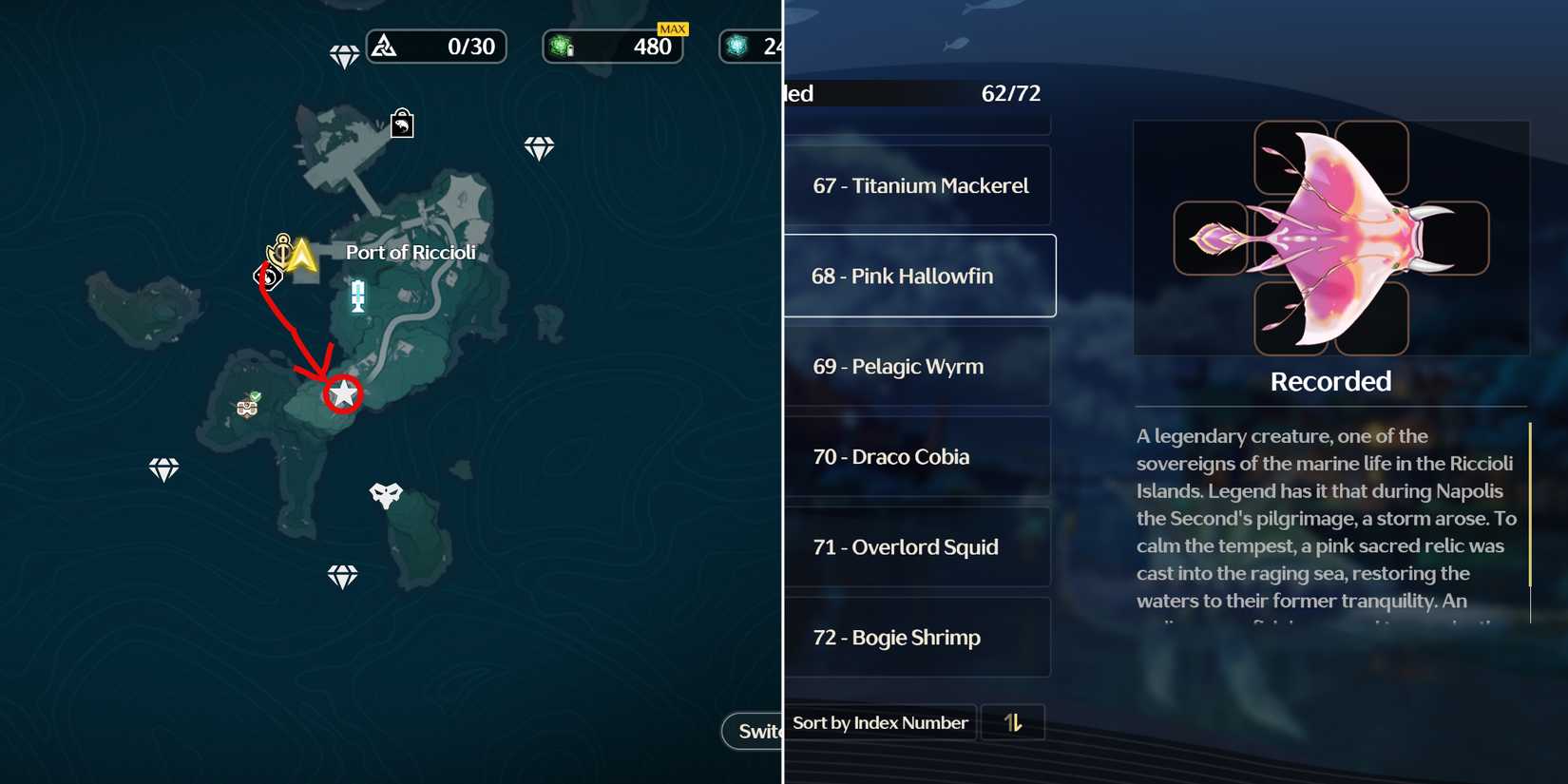This screenshot has width=1568, height=784.
Task: Open the fish shop bag icon on the map
Action: point(401,124)
